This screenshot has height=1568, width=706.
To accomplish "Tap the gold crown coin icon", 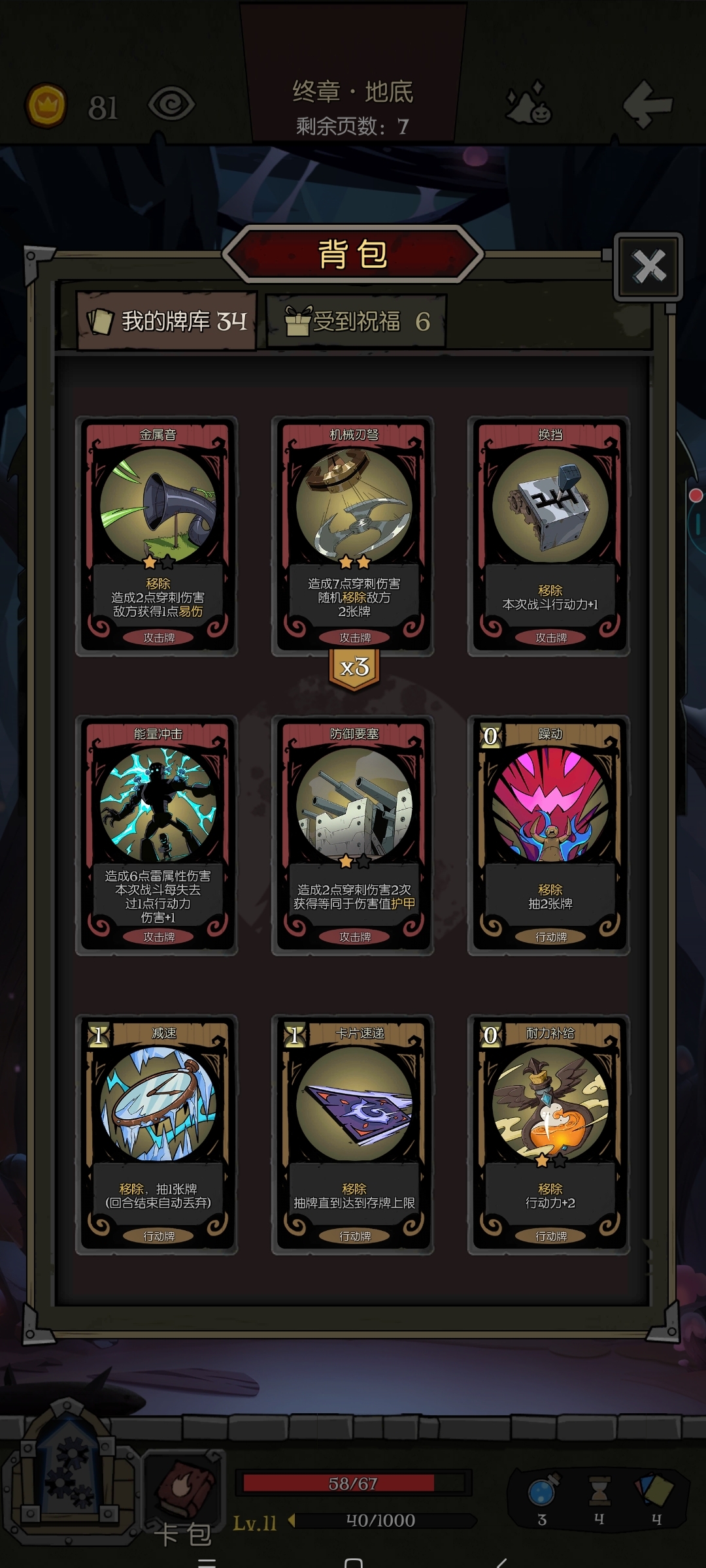I will tap(46, 105).
